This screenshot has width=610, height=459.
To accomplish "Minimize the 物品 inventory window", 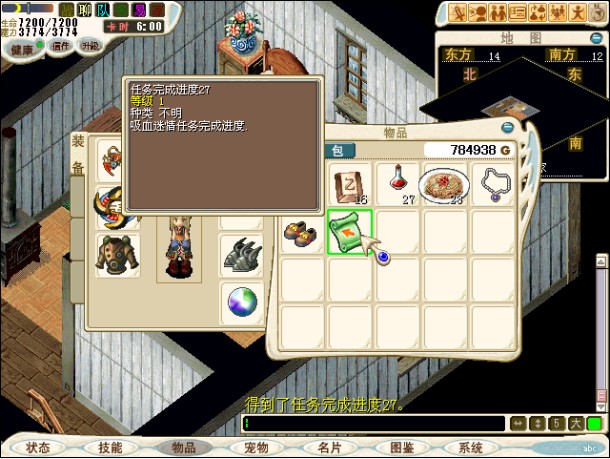I will coord(508,128).
